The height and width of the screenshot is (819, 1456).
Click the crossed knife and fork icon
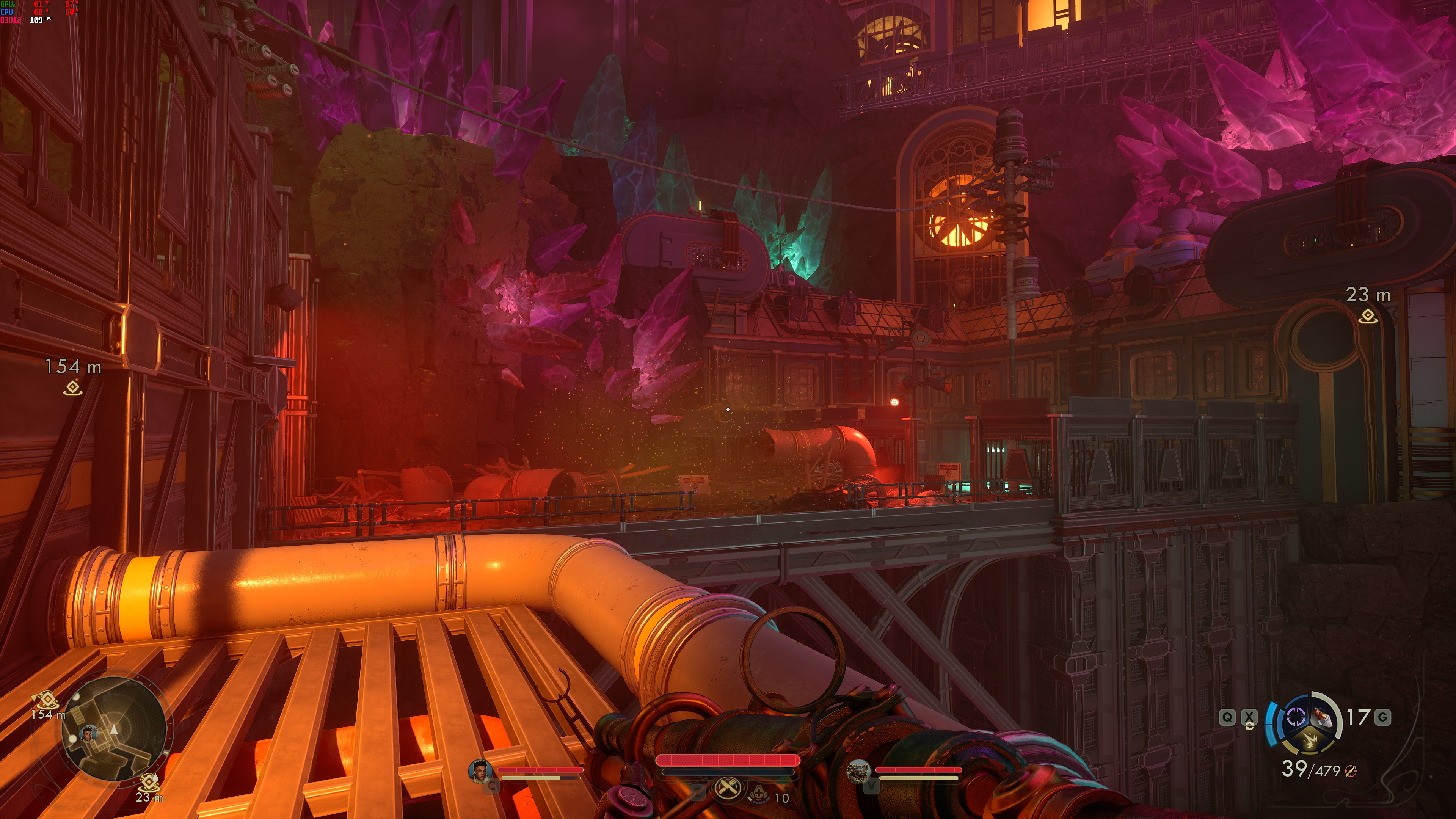coord(728,788)
